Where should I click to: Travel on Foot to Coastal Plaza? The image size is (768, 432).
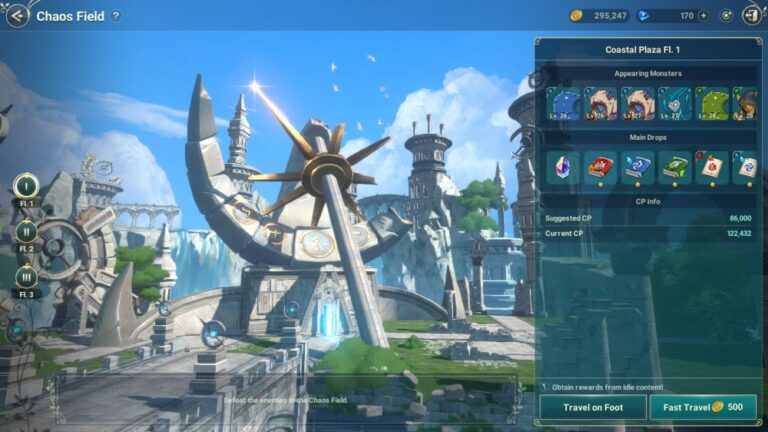coord(592,407)
